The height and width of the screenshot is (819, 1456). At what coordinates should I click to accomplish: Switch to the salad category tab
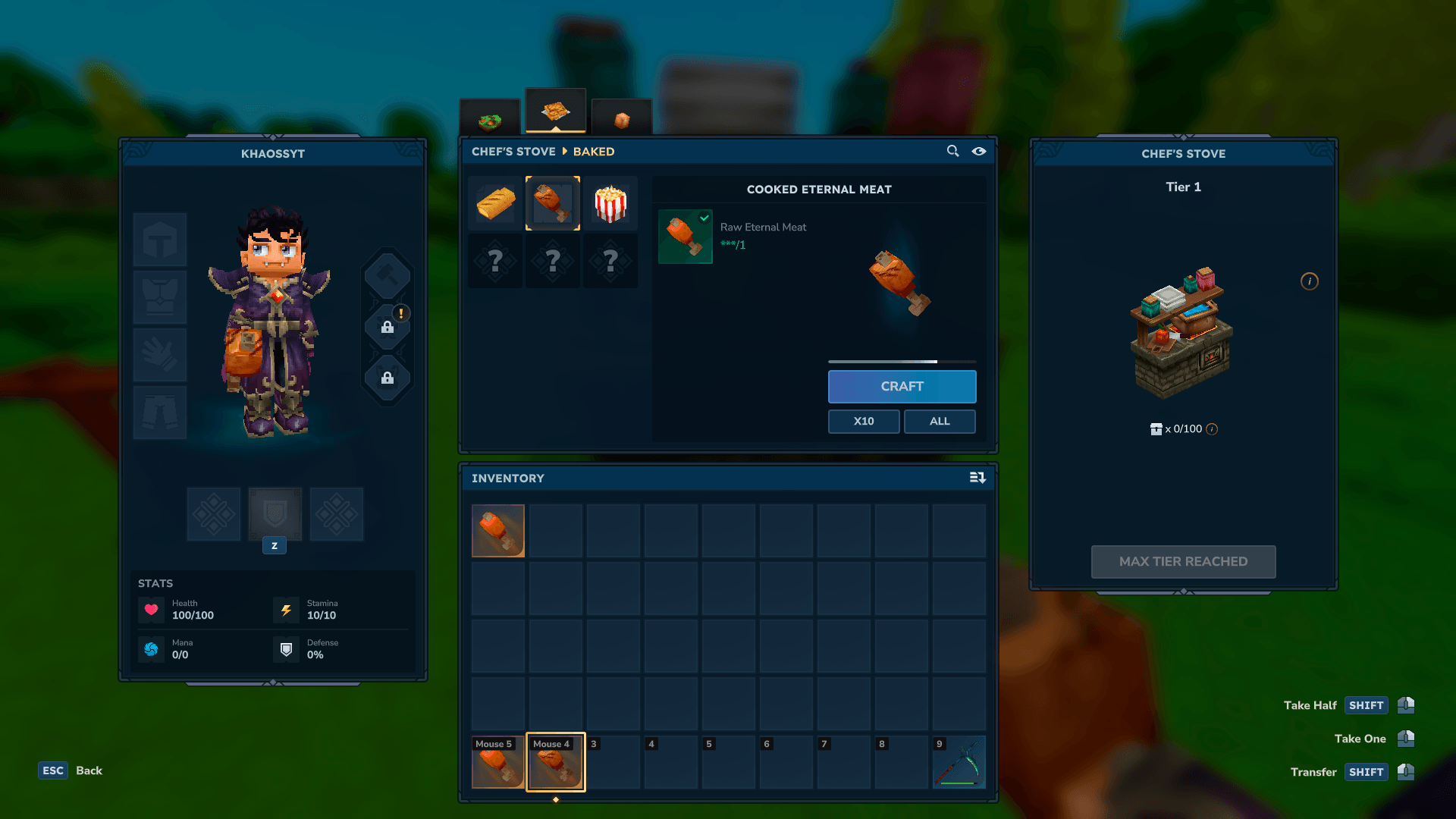tap(490, 119)
